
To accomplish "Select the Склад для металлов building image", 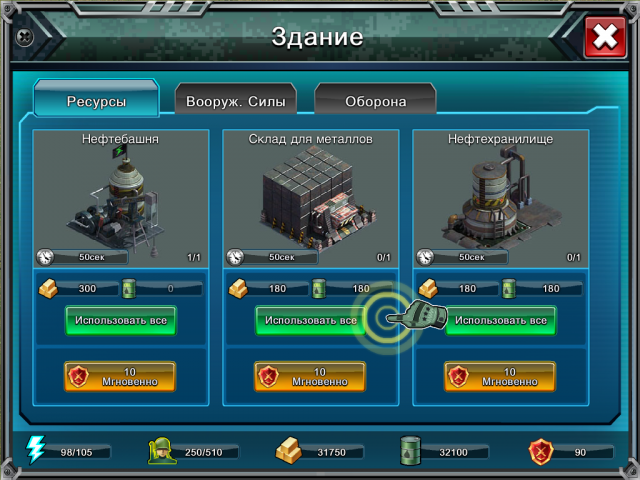I will pos(310,195).
